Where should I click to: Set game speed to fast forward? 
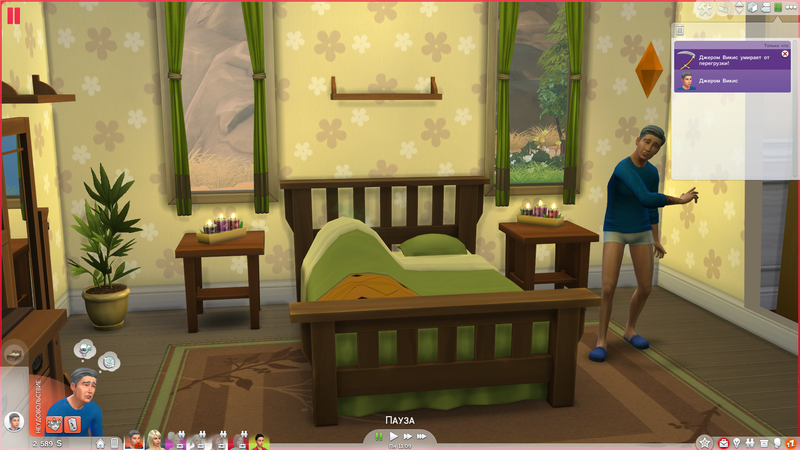click(408, 437)
